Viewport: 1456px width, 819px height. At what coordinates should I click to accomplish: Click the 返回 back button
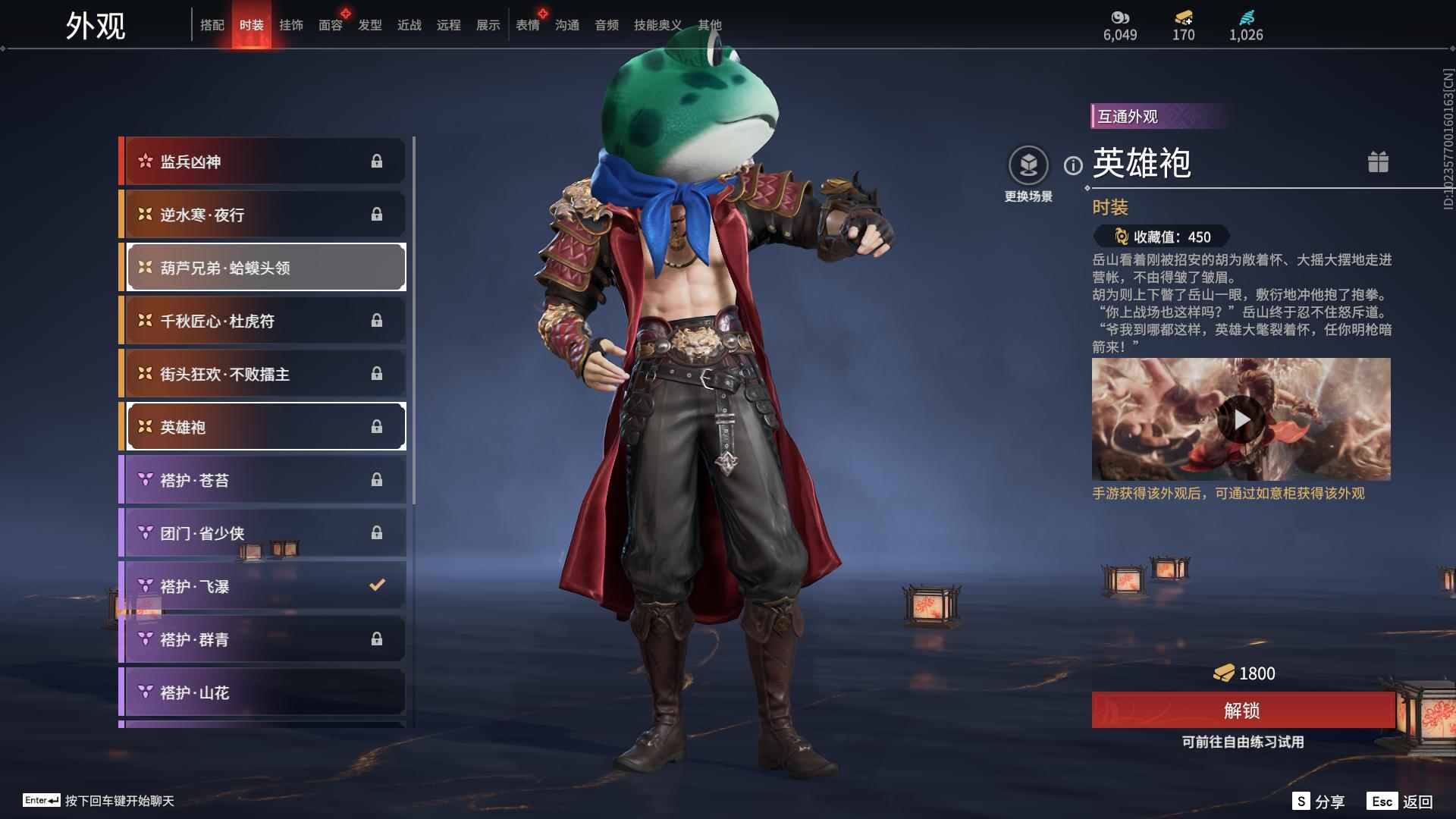pos(1401,802)
